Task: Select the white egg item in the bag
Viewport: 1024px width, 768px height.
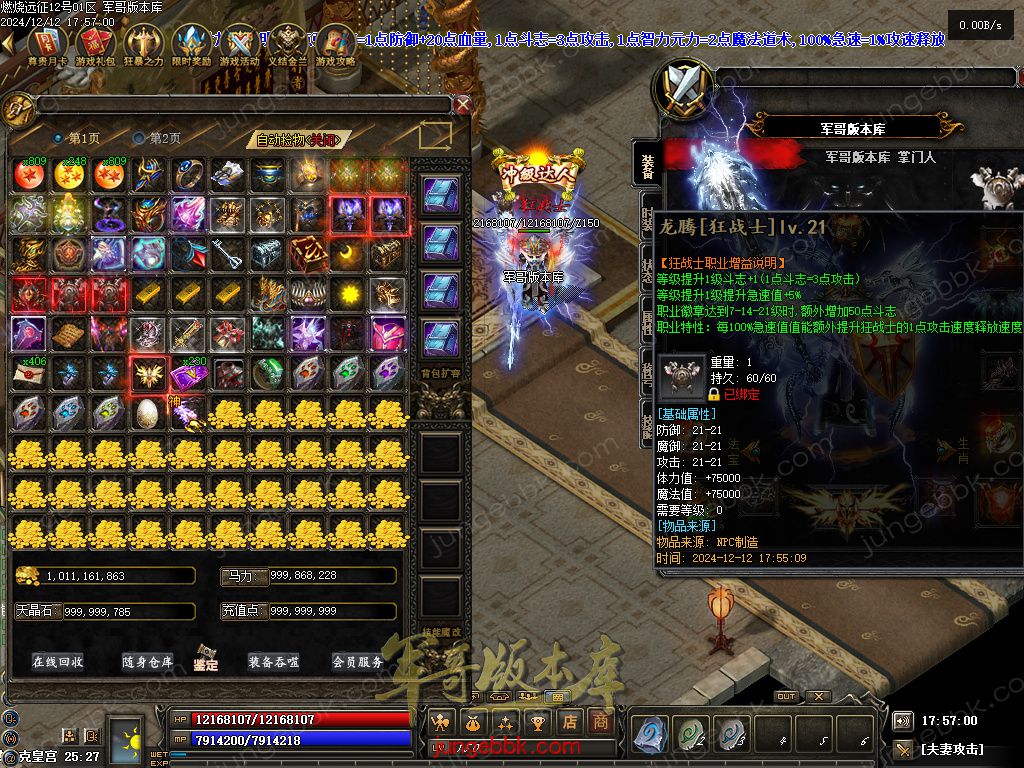Action: coord(147,412)
